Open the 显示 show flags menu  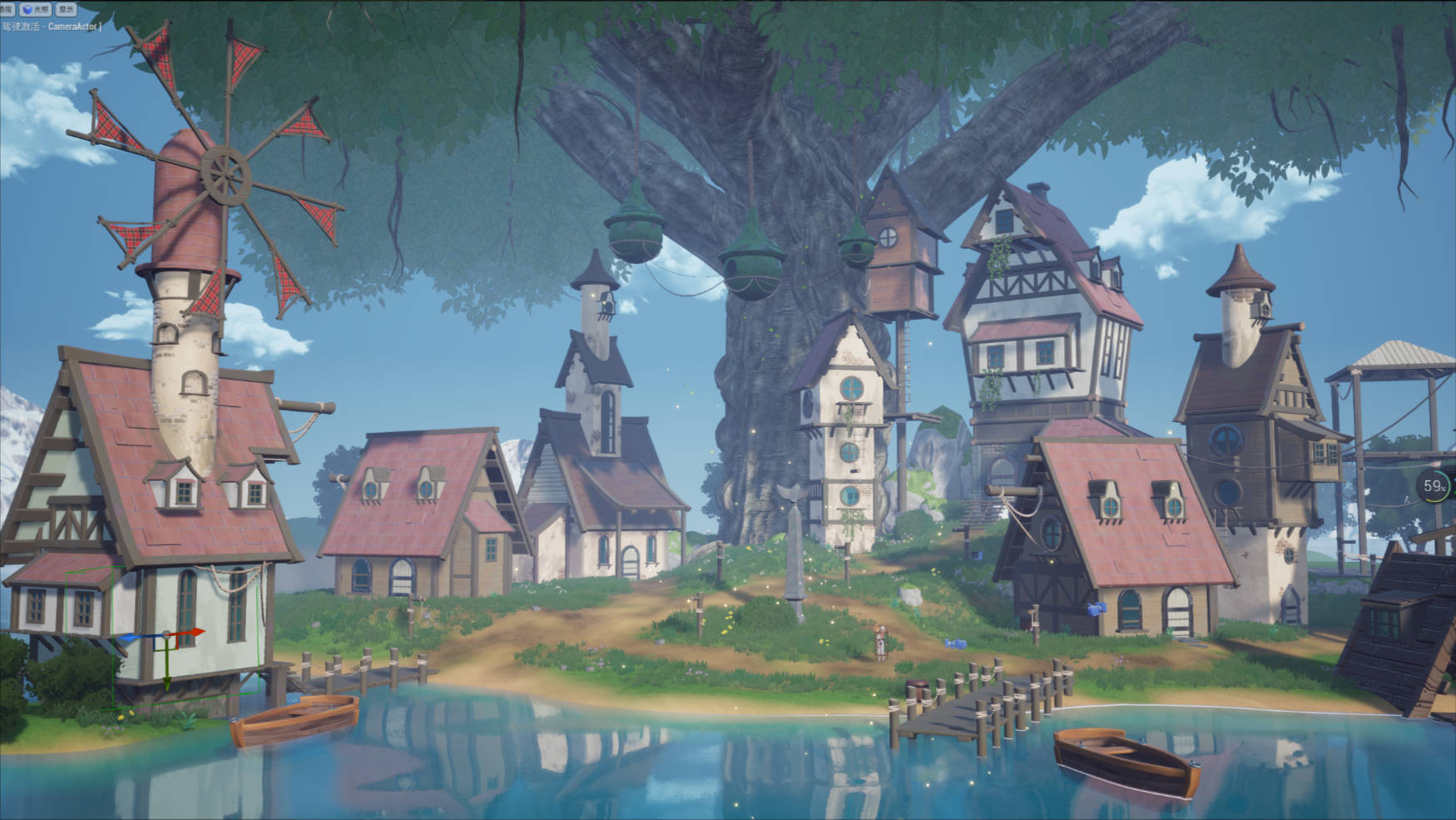[67, 9]
